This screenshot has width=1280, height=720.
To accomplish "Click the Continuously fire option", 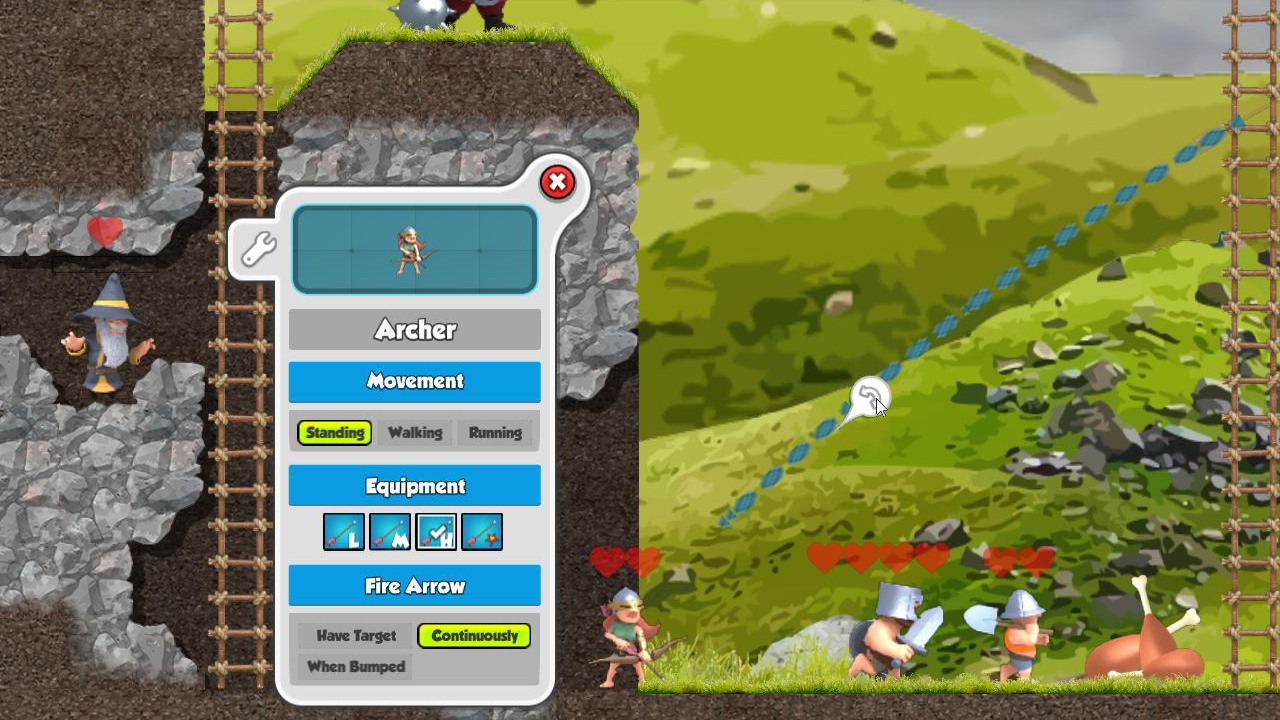I will [475, 635].
